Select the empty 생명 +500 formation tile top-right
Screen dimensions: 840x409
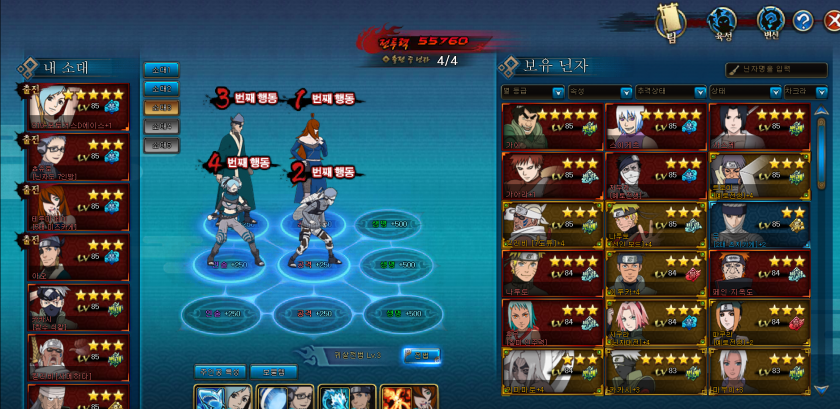point(387,225)
